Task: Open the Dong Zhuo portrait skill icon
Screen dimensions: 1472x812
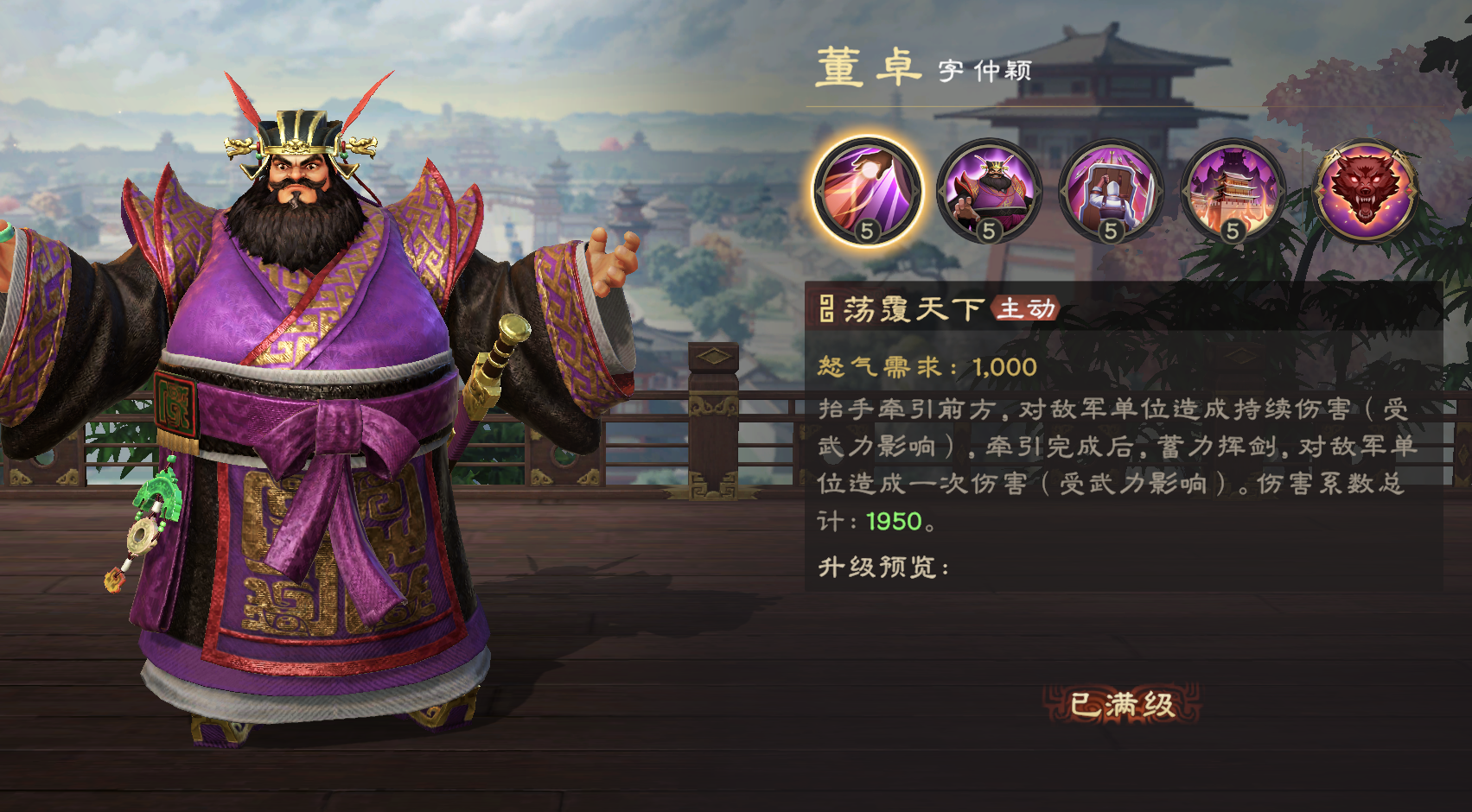Action: pos(988,192)
